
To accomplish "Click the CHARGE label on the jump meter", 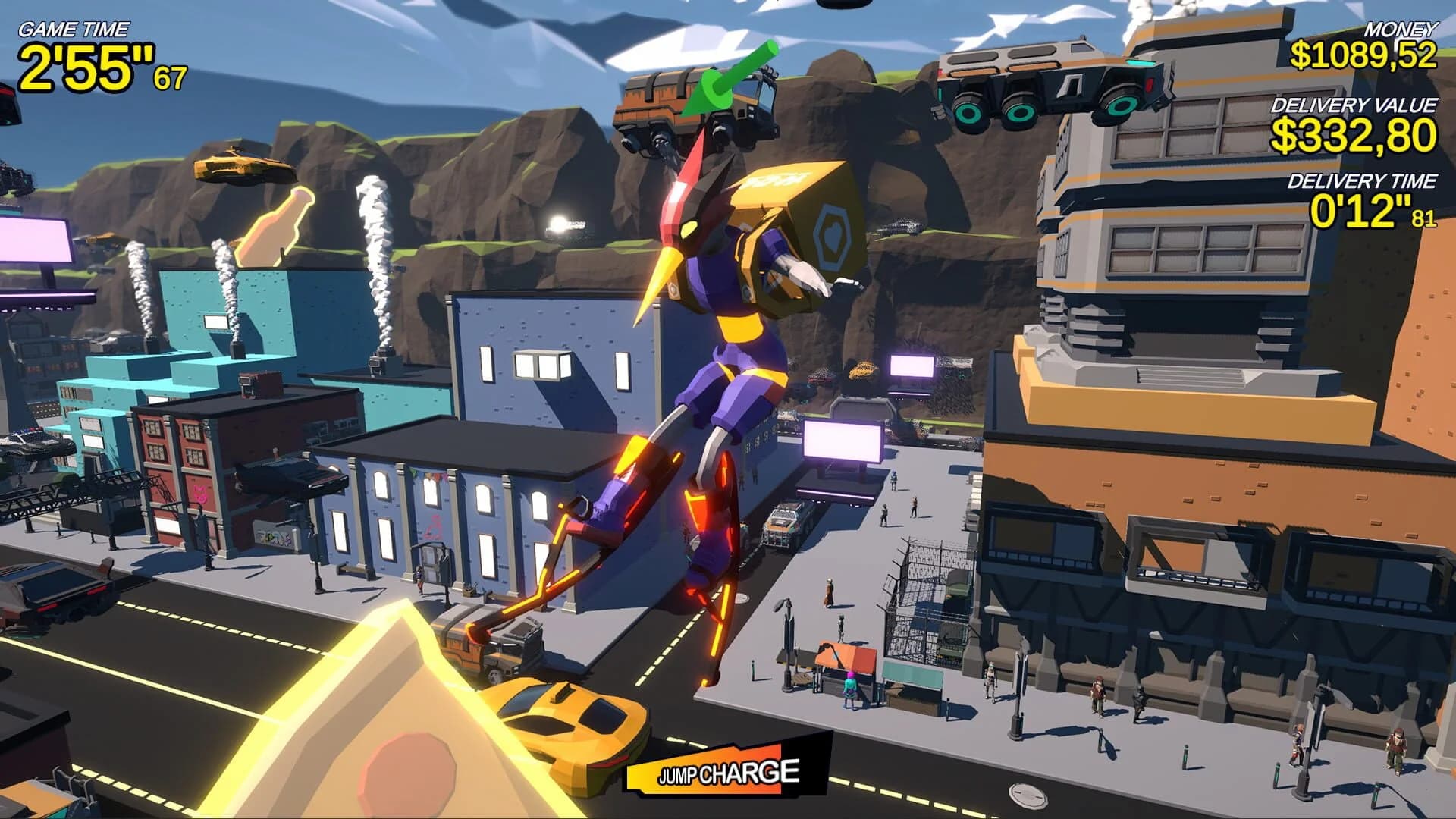I will pyautogui.click(x=751, y=773).
